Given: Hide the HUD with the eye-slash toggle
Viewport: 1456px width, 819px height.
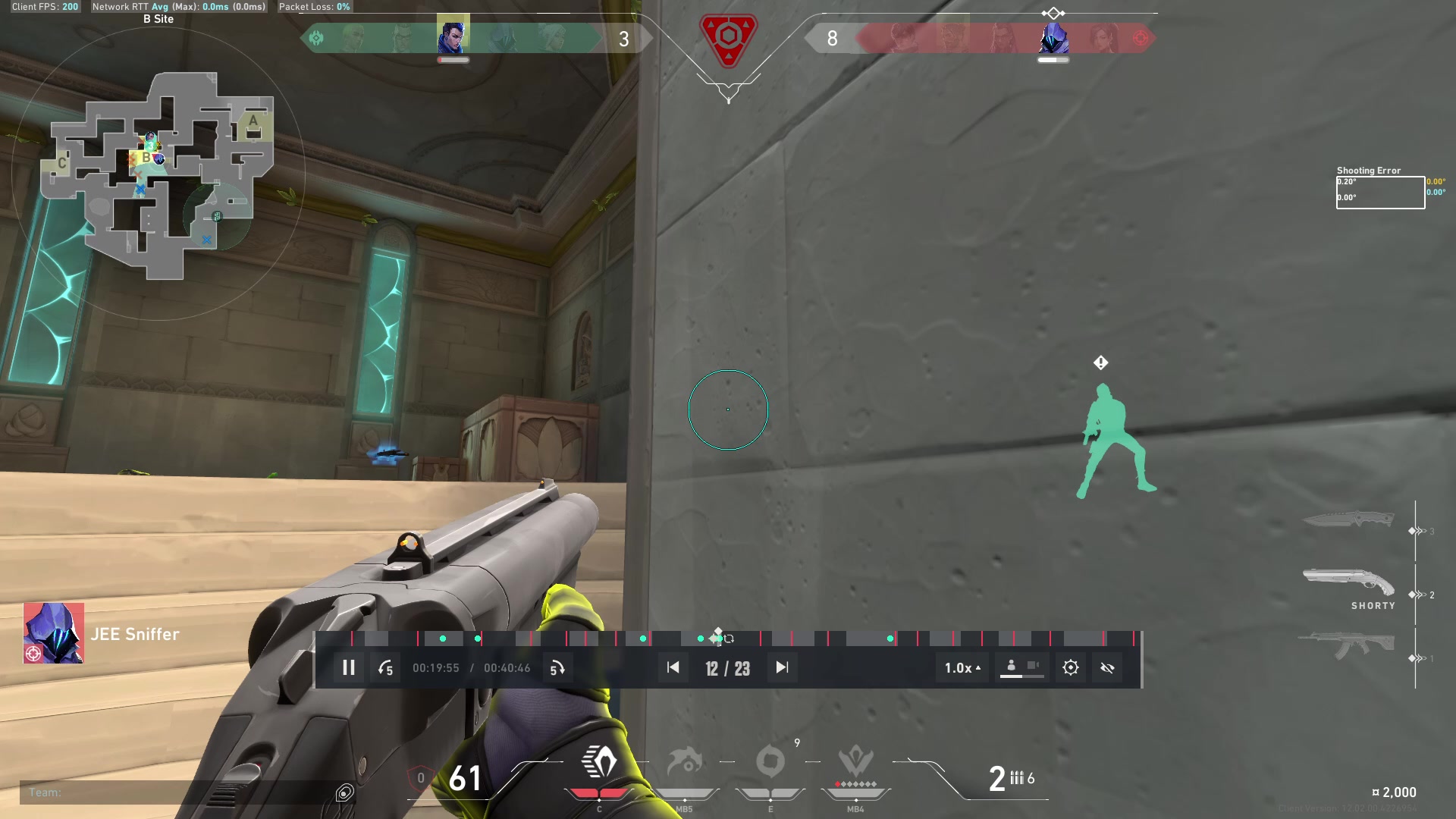Looking at the screenshot, I should click(1107, 668).
